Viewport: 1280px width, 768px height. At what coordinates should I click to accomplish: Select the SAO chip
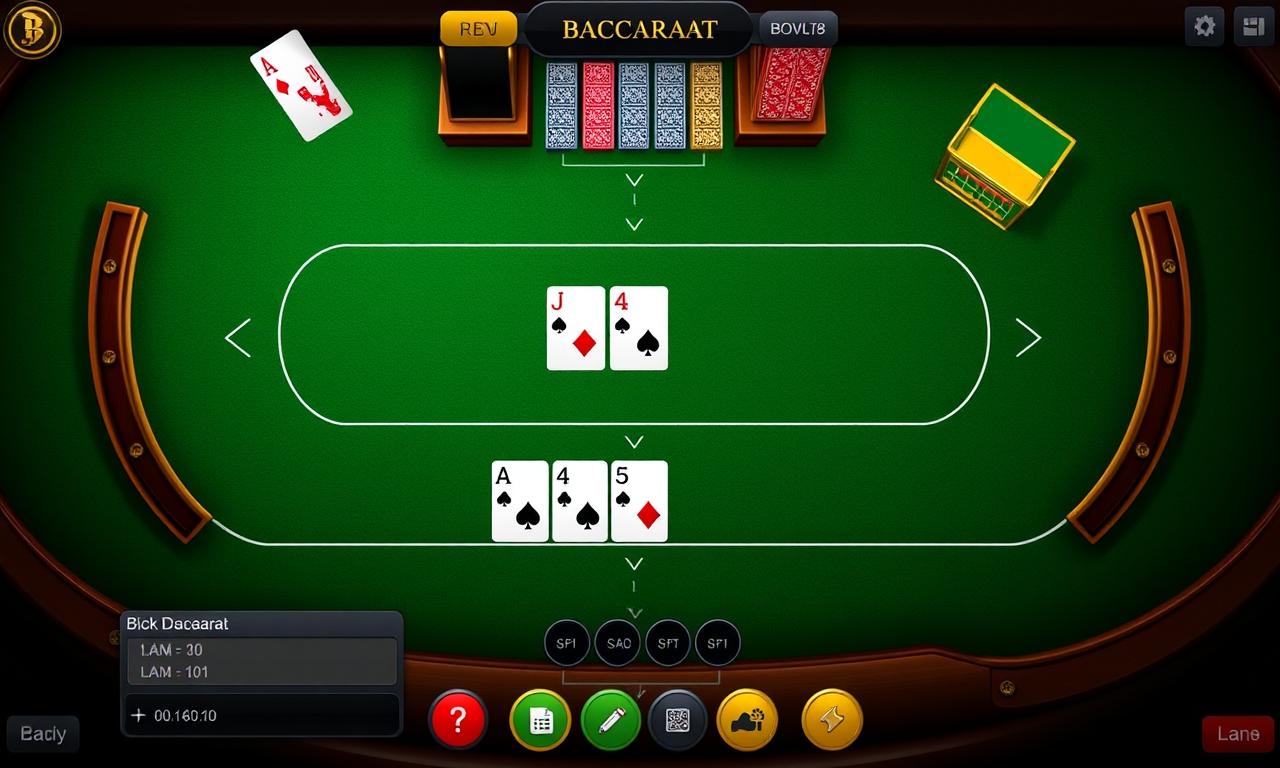click(618, 643)
